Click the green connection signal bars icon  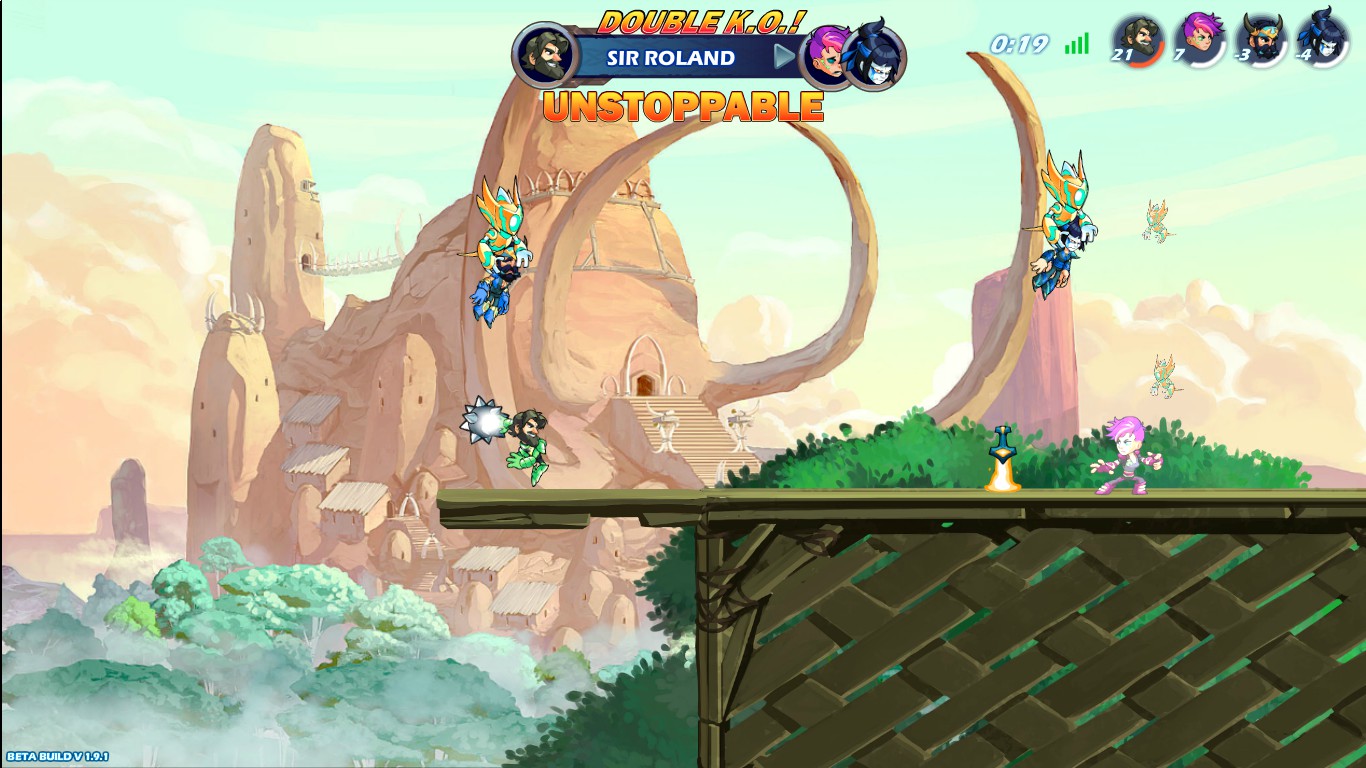1077,44
